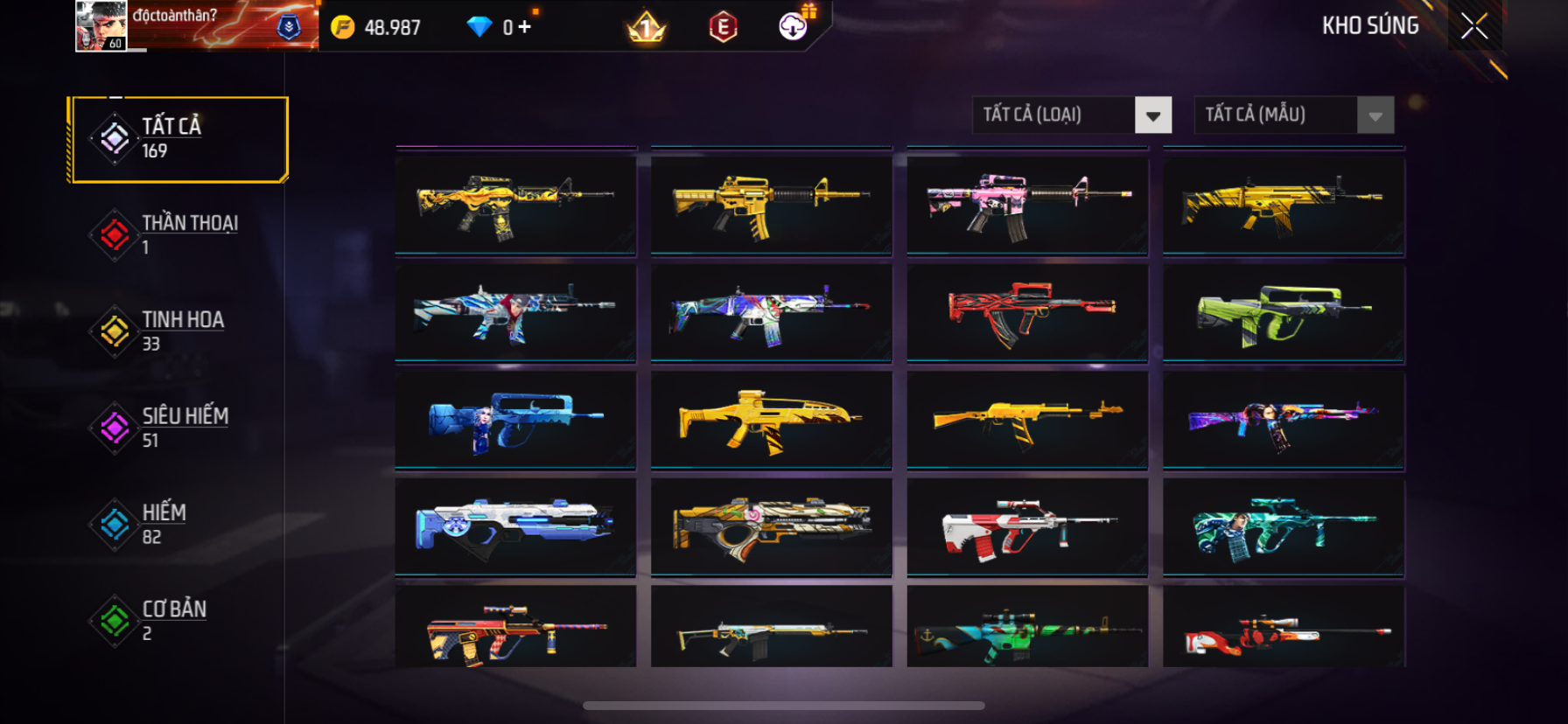Close the Kho Súng weapon vault
Image resolution: width=1568 pixels, height=724 pixels.
tap(1474, 26)
